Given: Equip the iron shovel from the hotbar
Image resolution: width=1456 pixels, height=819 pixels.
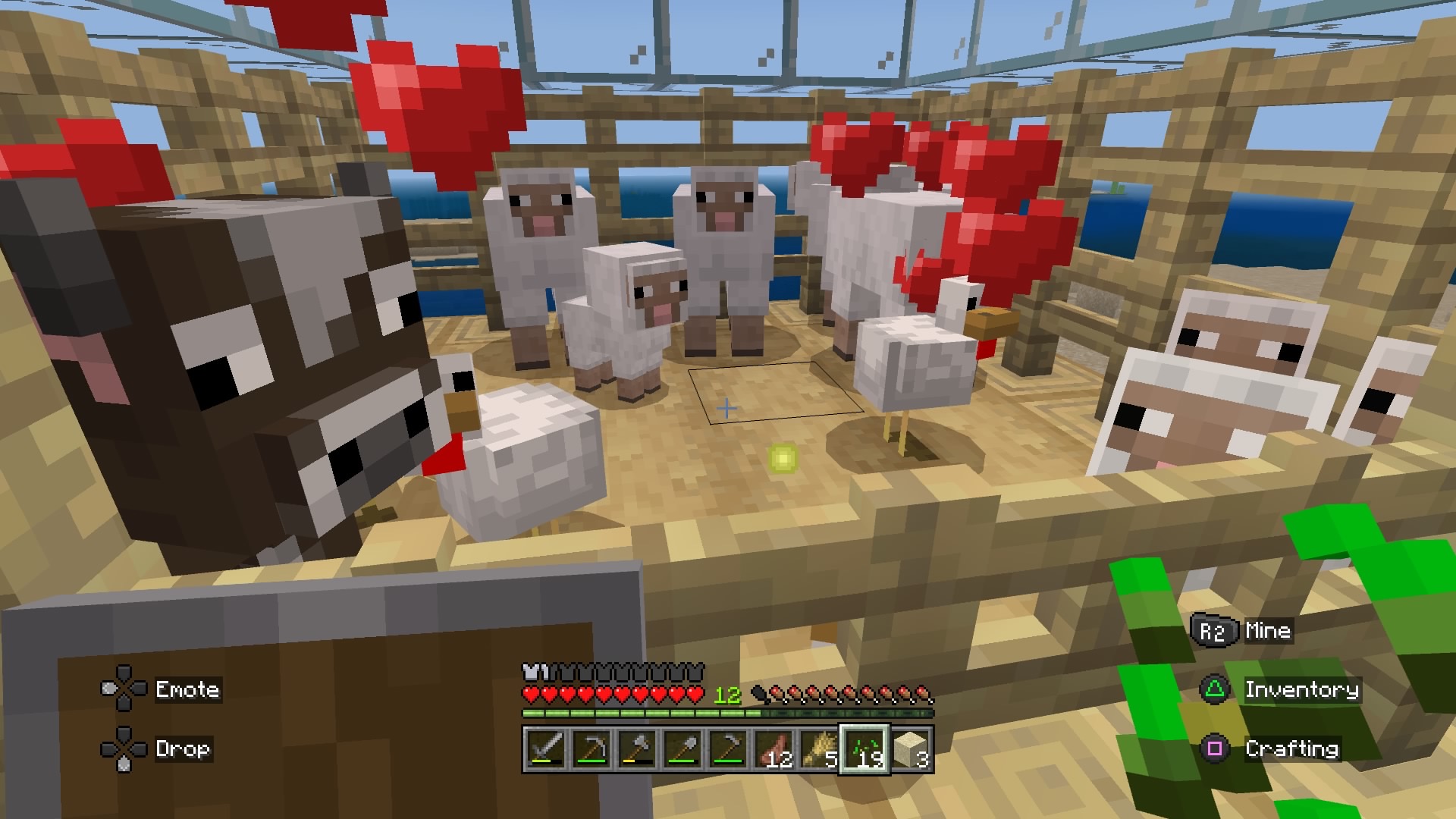Looking at the screenshot, I should tap(682, 749).
